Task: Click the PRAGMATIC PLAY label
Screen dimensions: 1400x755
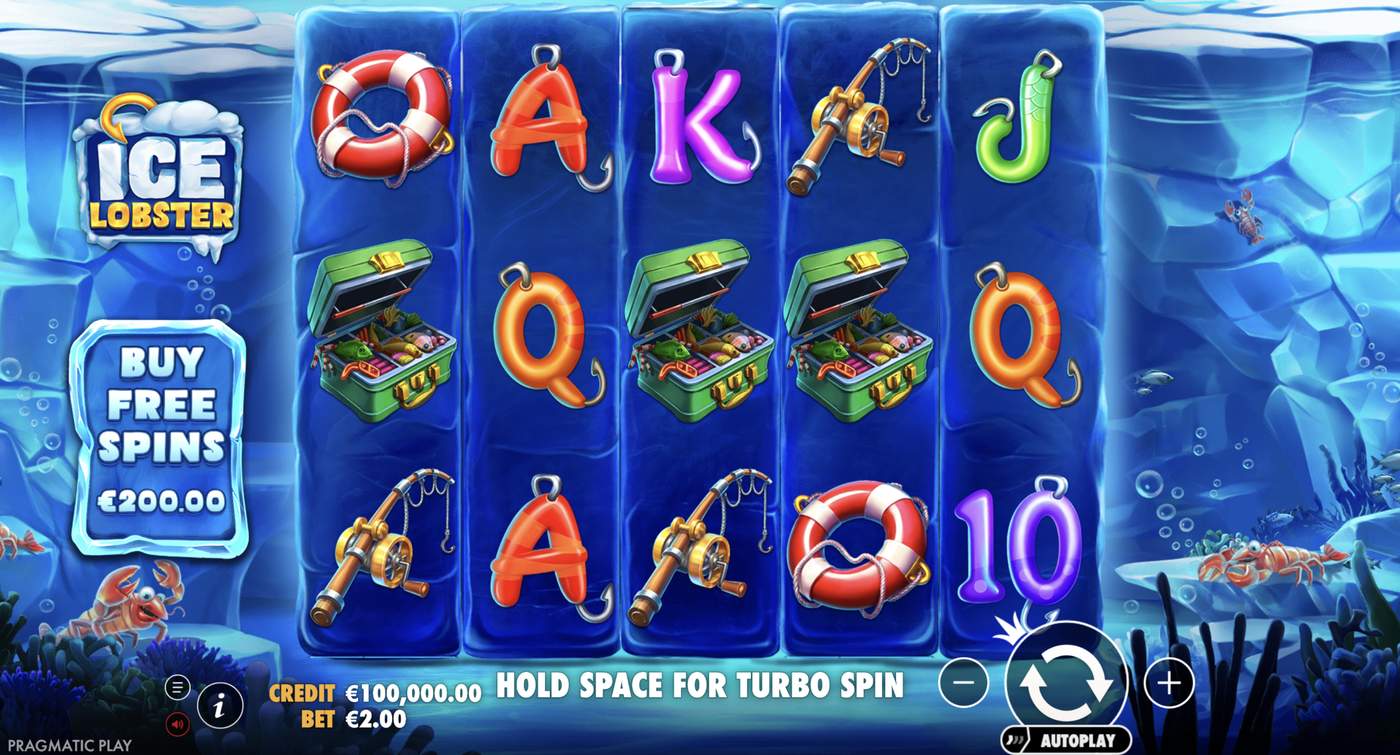Action: [70, 744]
